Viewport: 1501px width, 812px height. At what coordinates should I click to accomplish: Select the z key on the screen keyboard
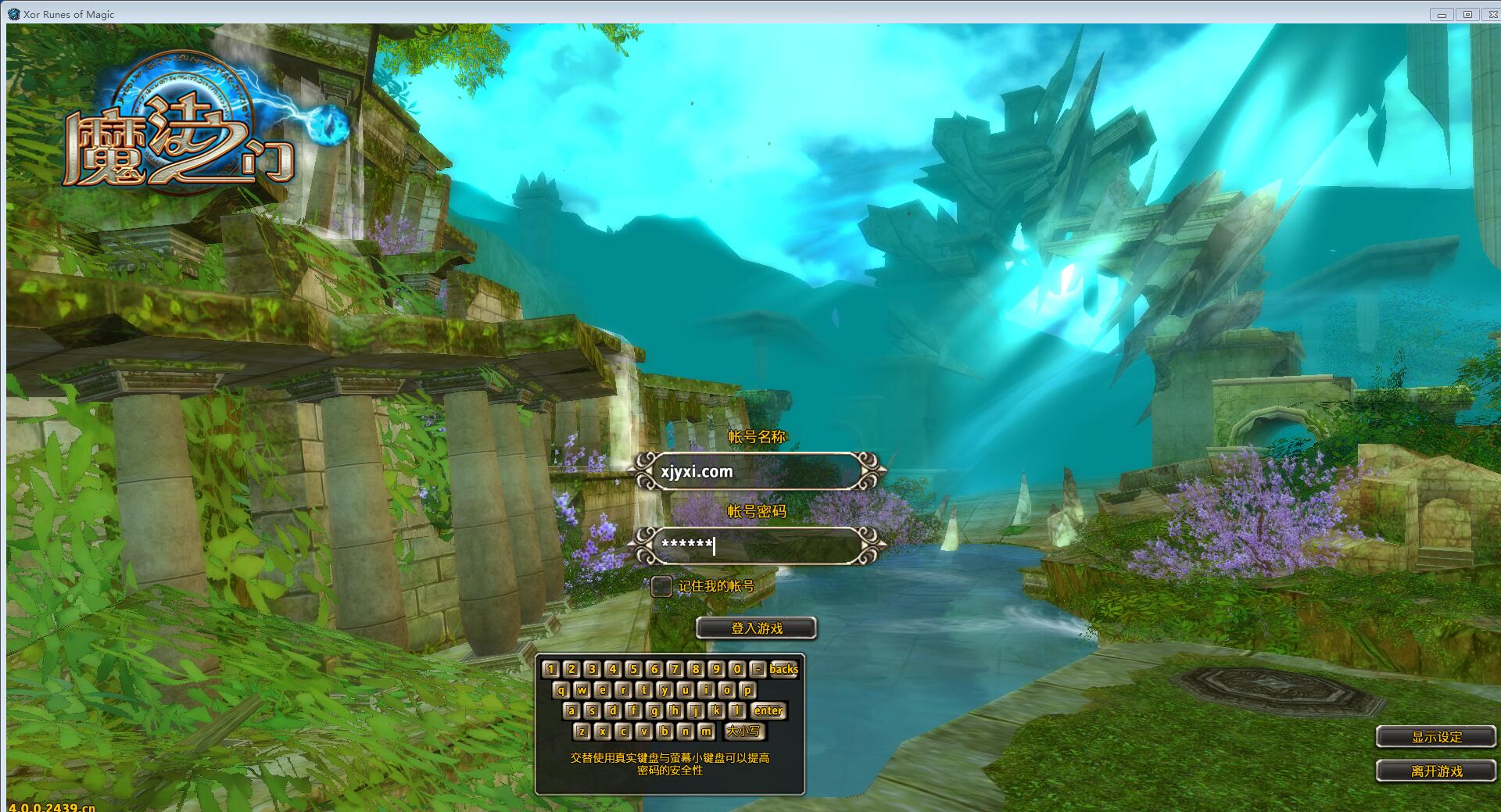pos(582,732)
